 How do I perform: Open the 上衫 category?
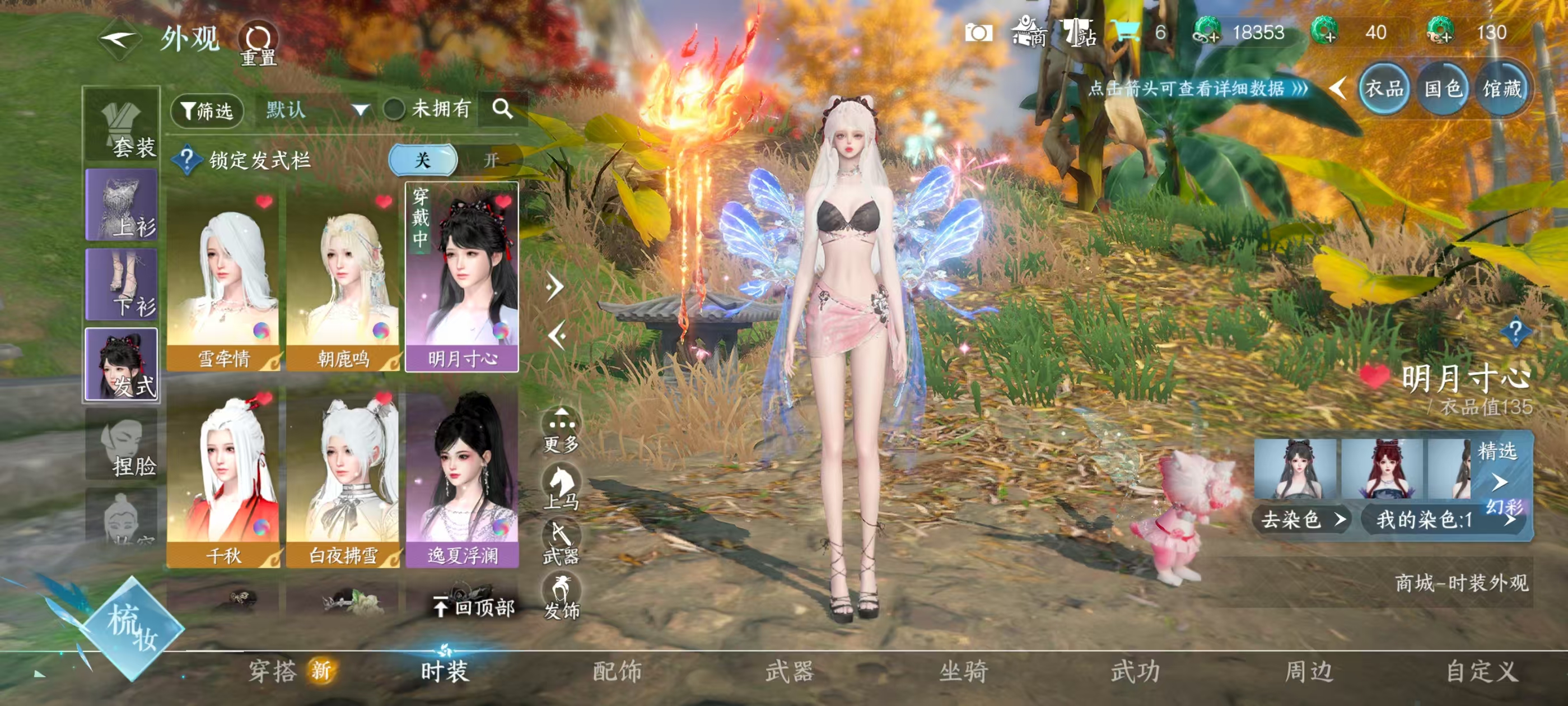(122, 205)
